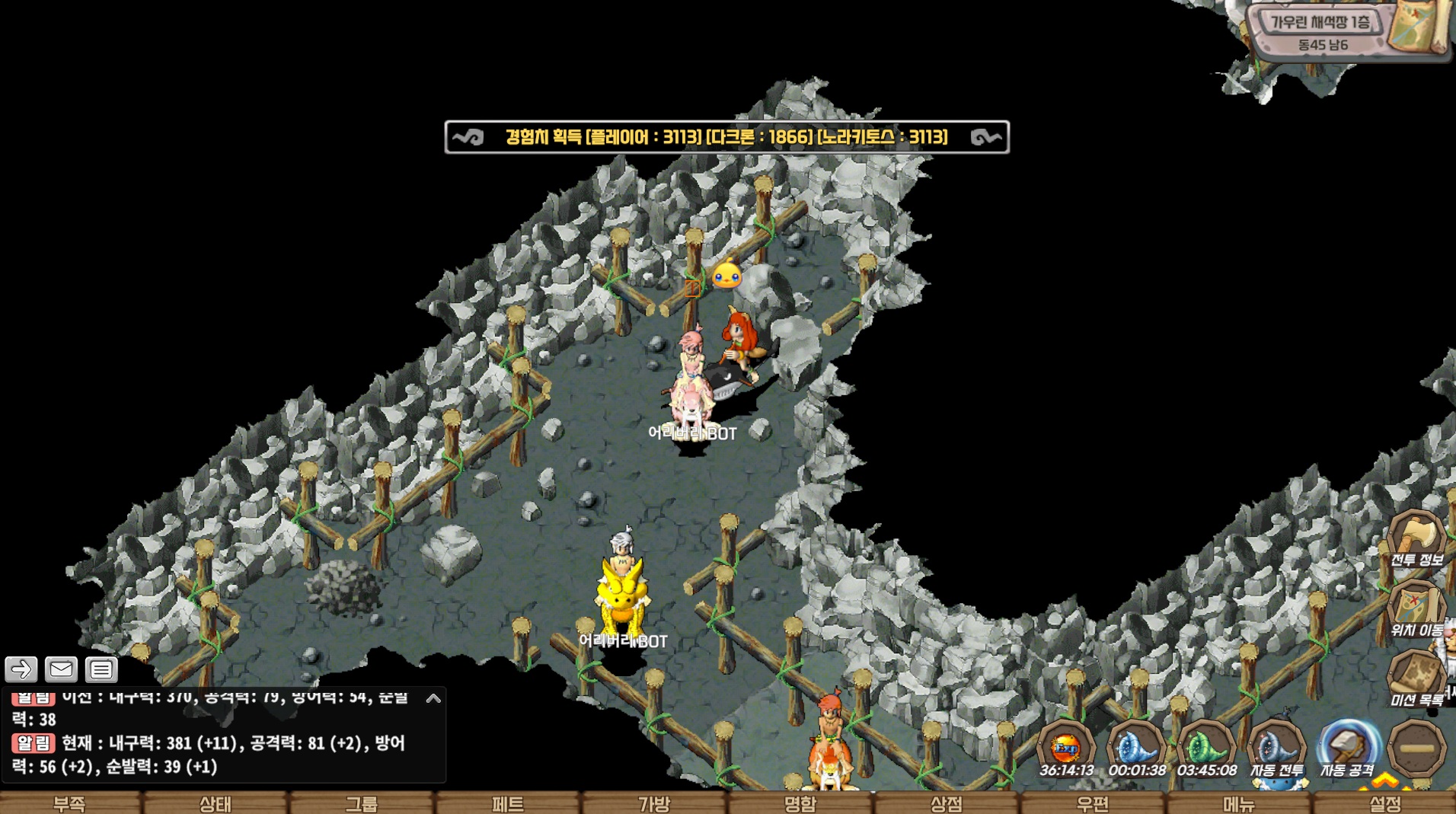Image resolution: width=1456 pixels, height=814 pixels.
Task: Open the 우편 (mail) menu
Action: click(1093, 803)
